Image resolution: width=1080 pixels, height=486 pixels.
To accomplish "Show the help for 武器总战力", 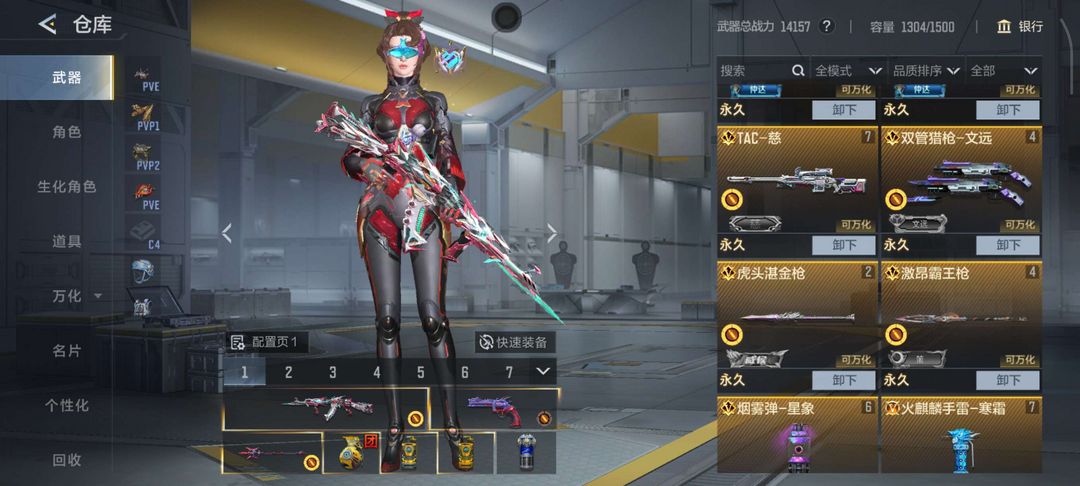I will click(x=826, y=26).
